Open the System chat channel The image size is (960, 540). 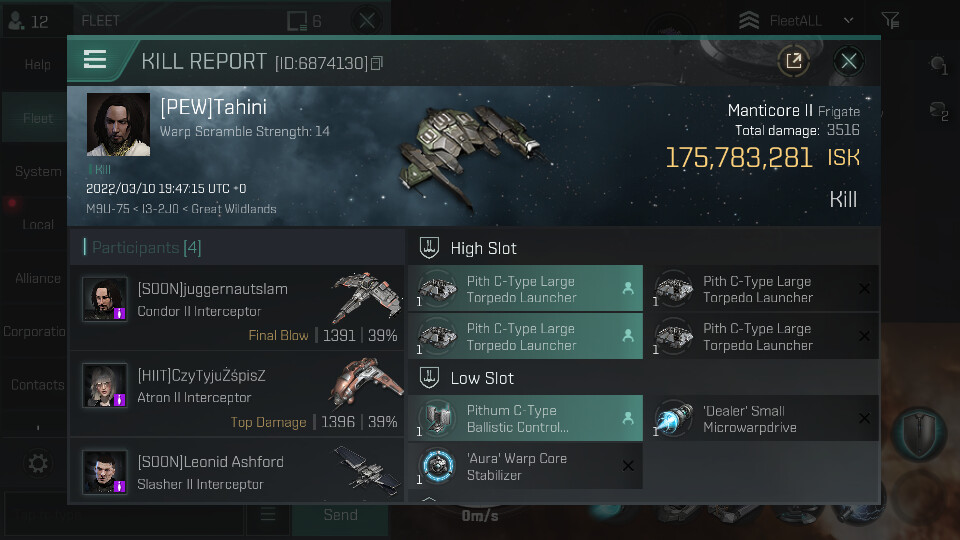coord(38,171)
